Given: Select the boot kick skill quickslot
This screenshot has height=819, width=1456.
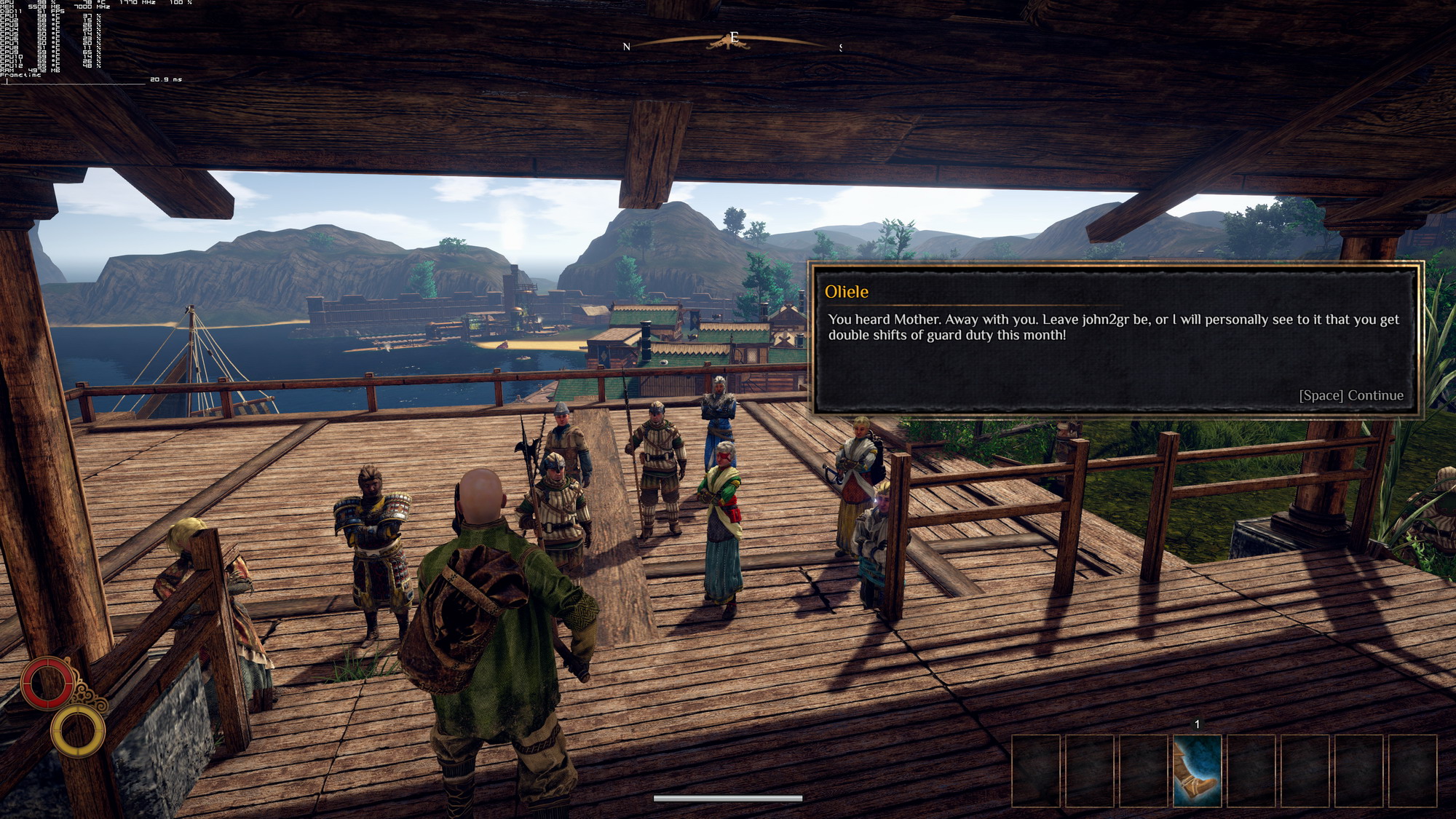Looking at the screenshot, I should (x=1197, y=771).
